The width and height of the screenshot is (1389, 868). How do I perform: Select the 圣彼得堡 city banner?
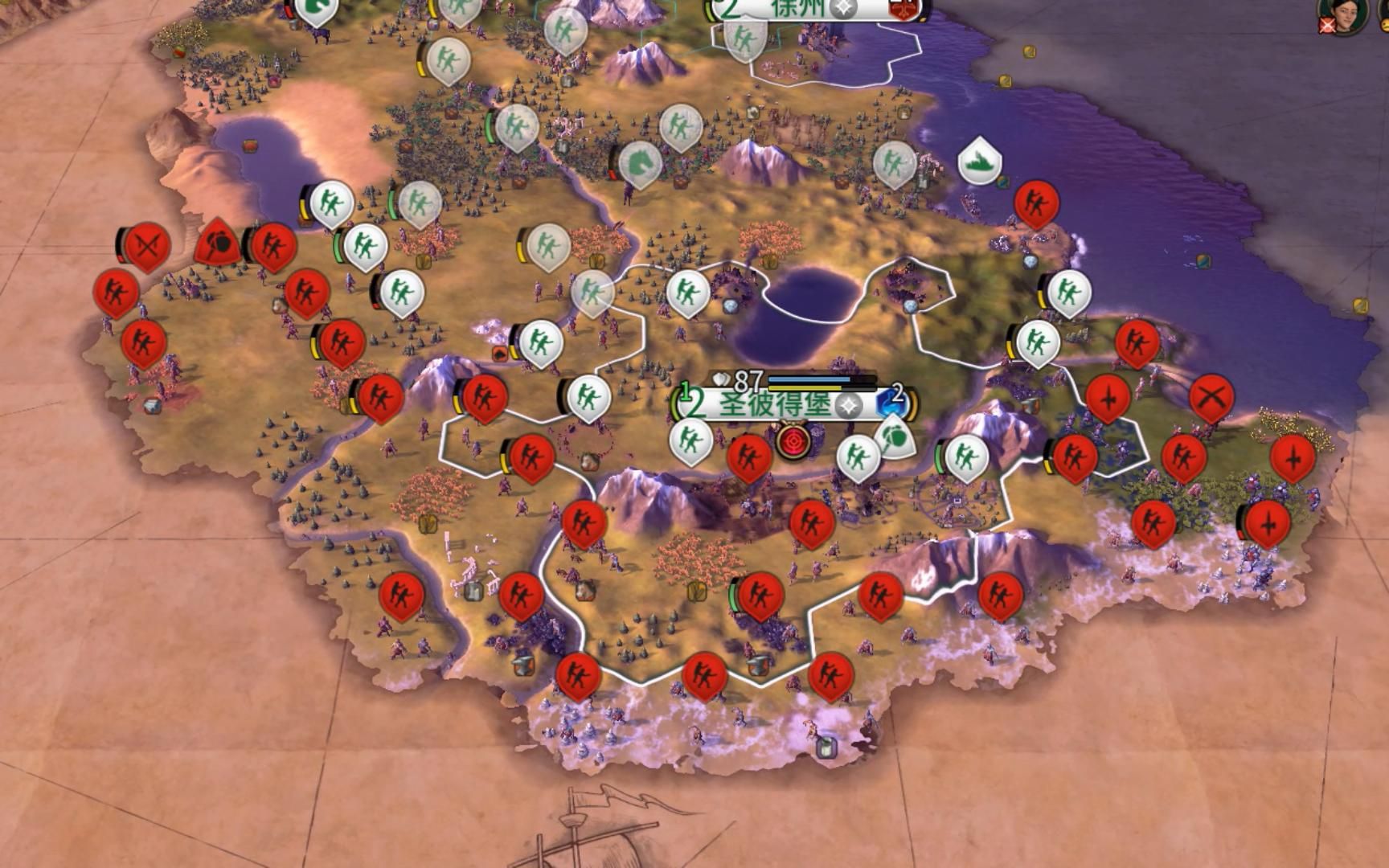(x=773, y=403)
